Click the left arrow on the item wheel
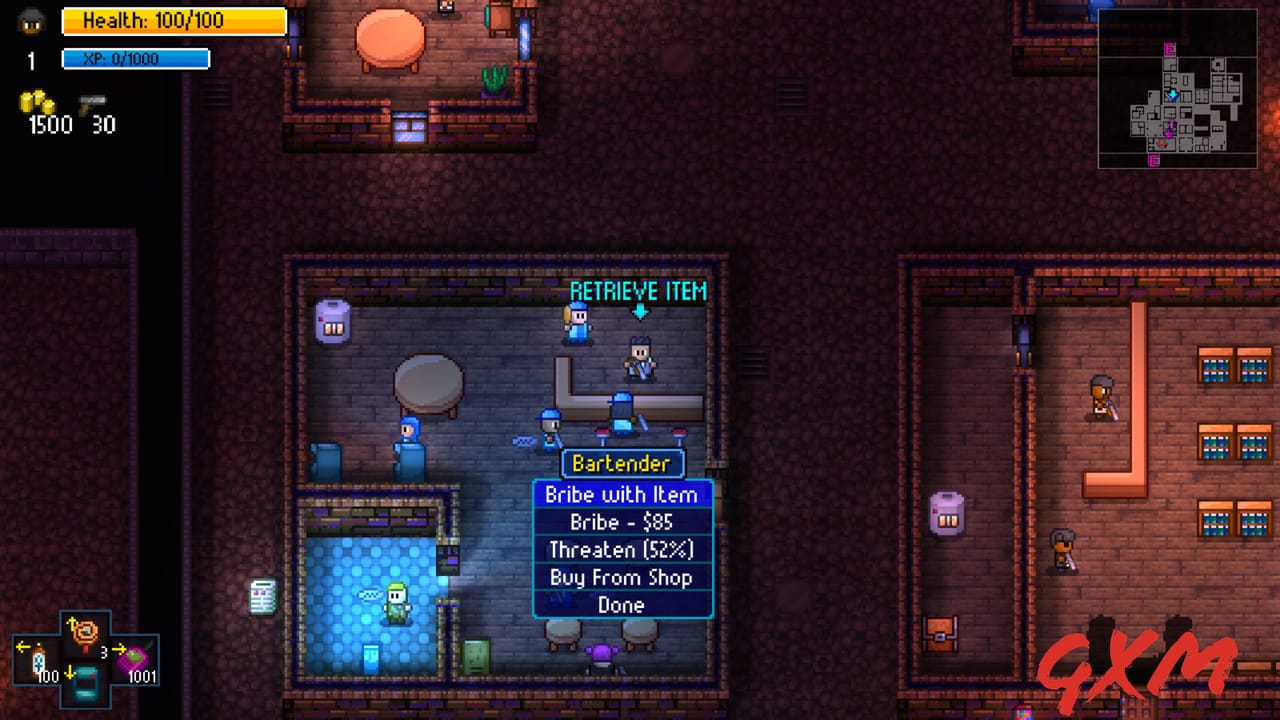 click(x=23, y=647)
